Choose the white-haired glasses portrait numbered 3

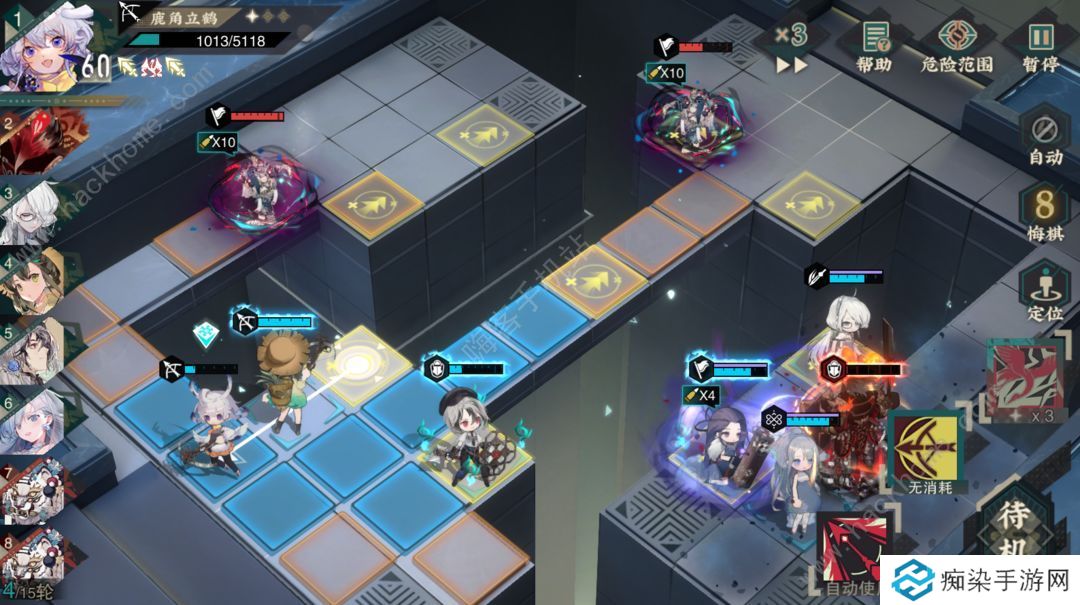point(35,213)
